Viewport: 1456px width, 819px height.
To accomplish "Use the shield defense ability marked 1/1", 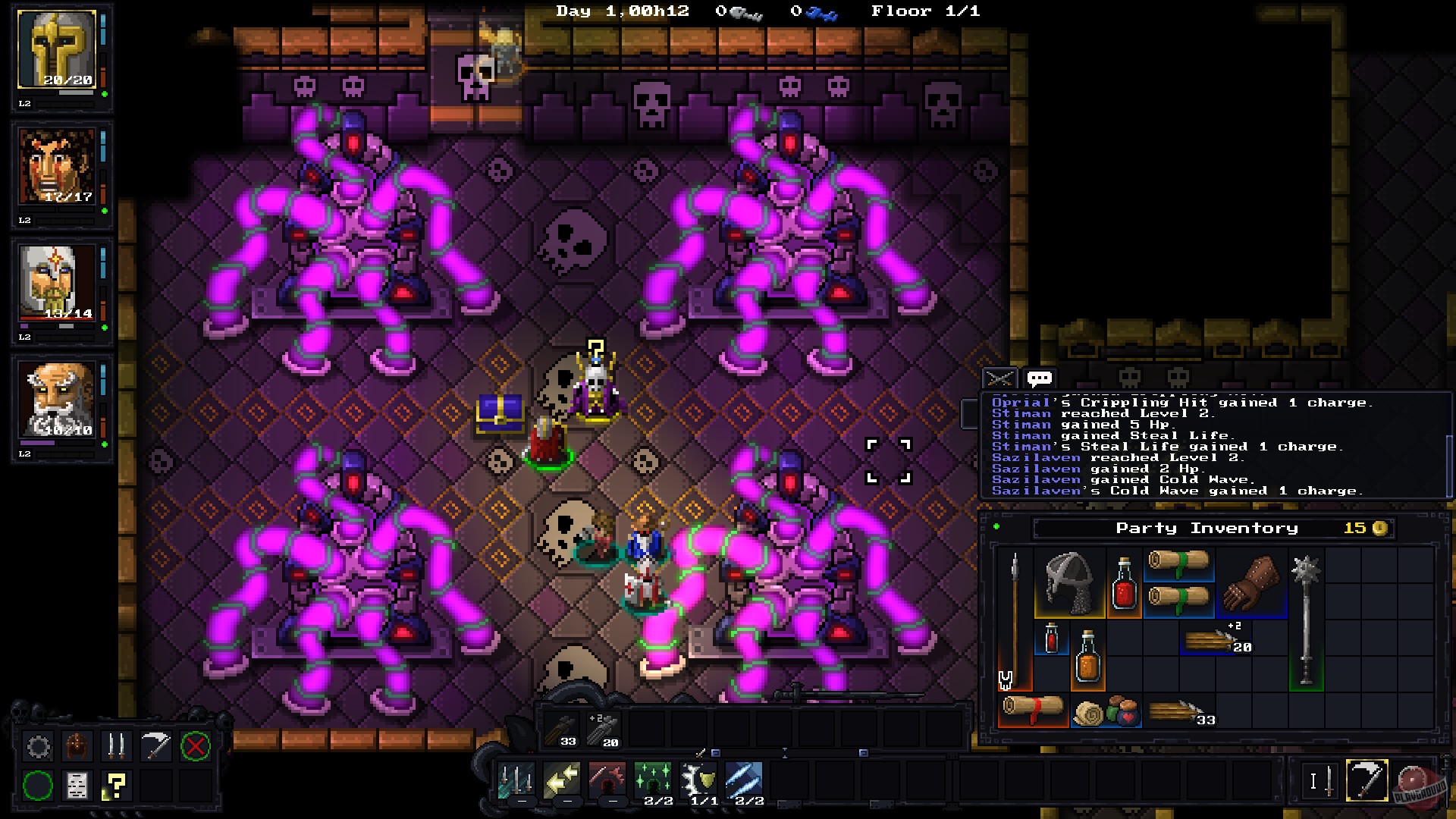I will (698, 780).
